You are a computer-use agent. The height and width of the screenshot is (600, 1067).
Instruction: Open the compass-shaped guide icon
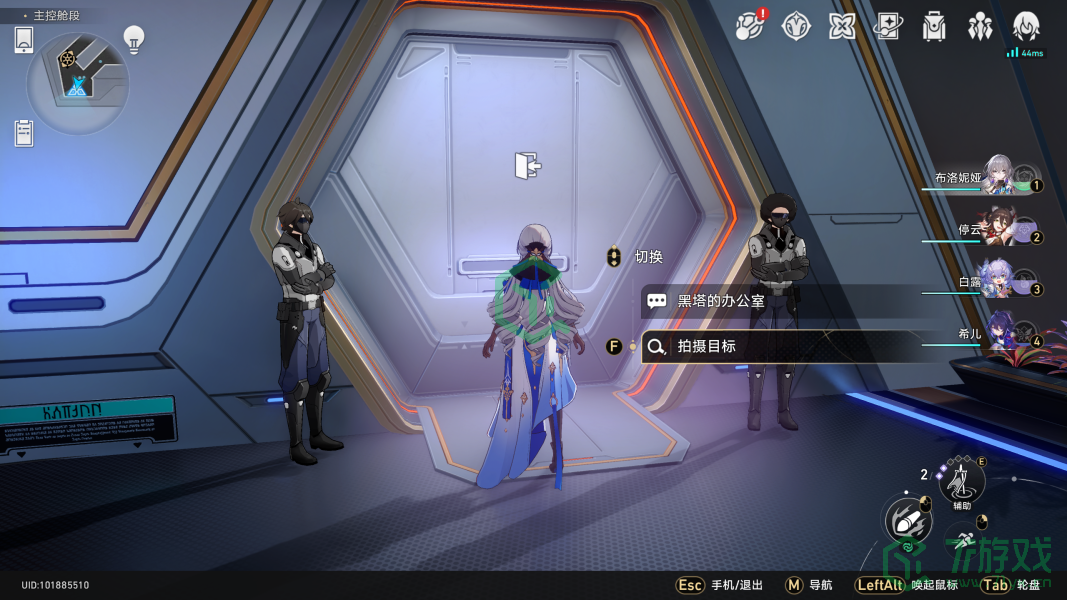(x=796, y=27)
